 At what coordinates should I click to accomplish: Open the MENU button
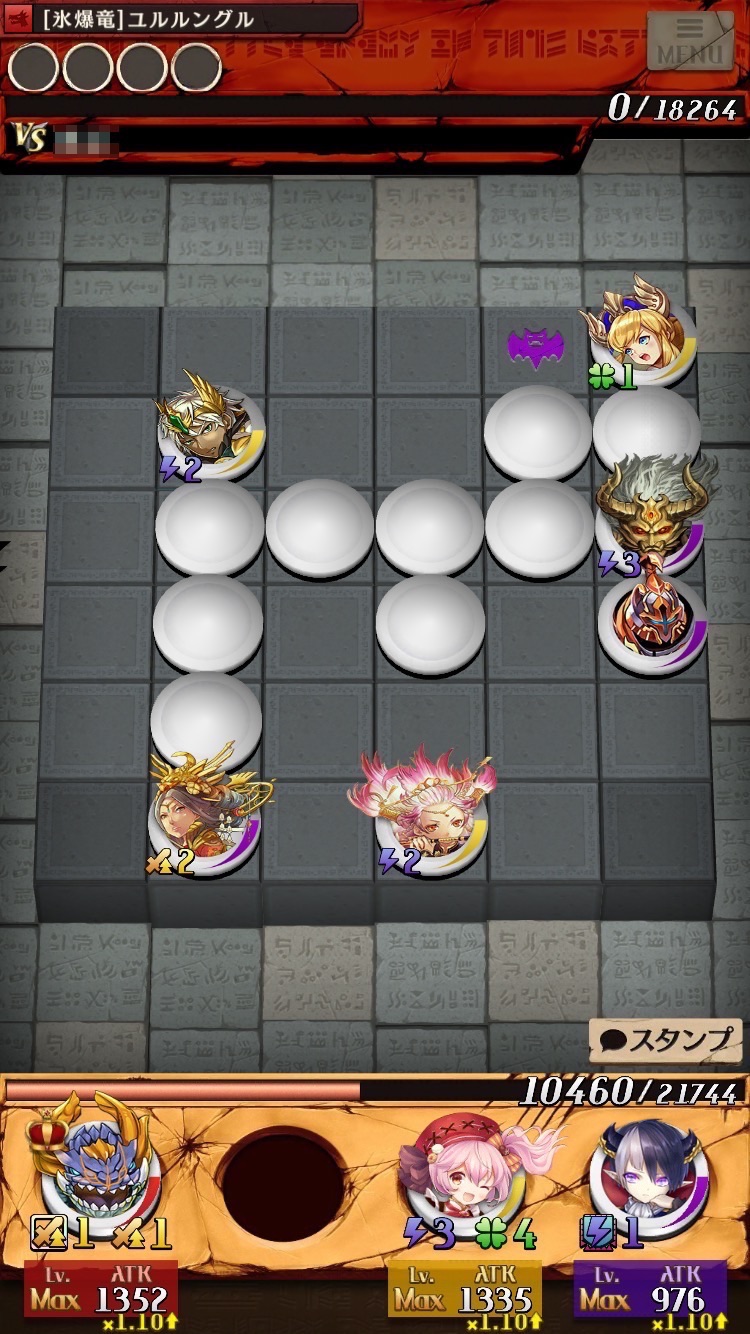(x=689, y=42)
